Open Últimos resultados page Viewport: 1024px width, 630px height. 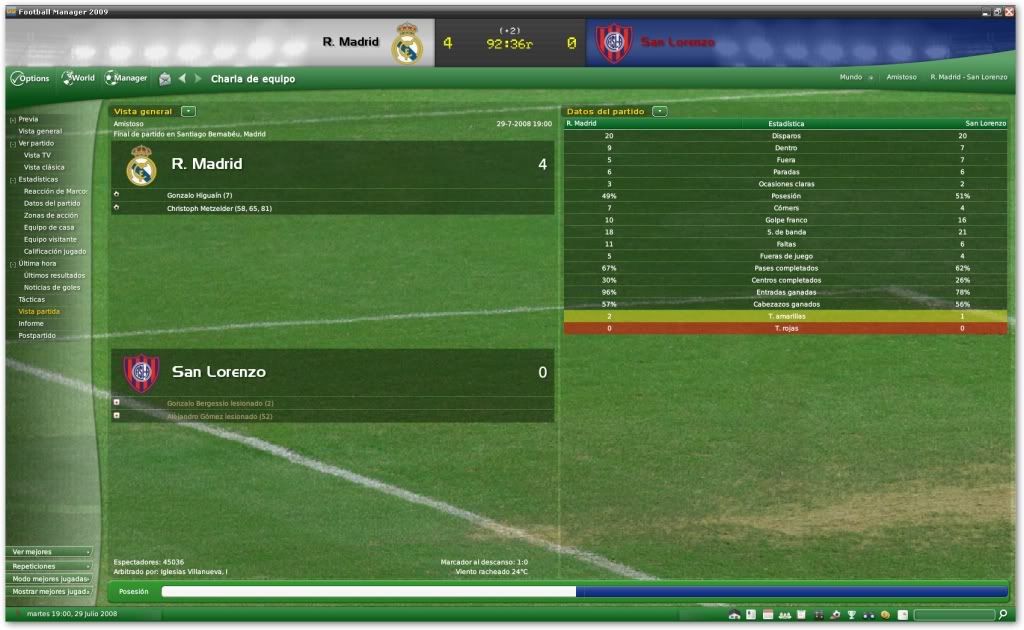(x=54, y=275)
